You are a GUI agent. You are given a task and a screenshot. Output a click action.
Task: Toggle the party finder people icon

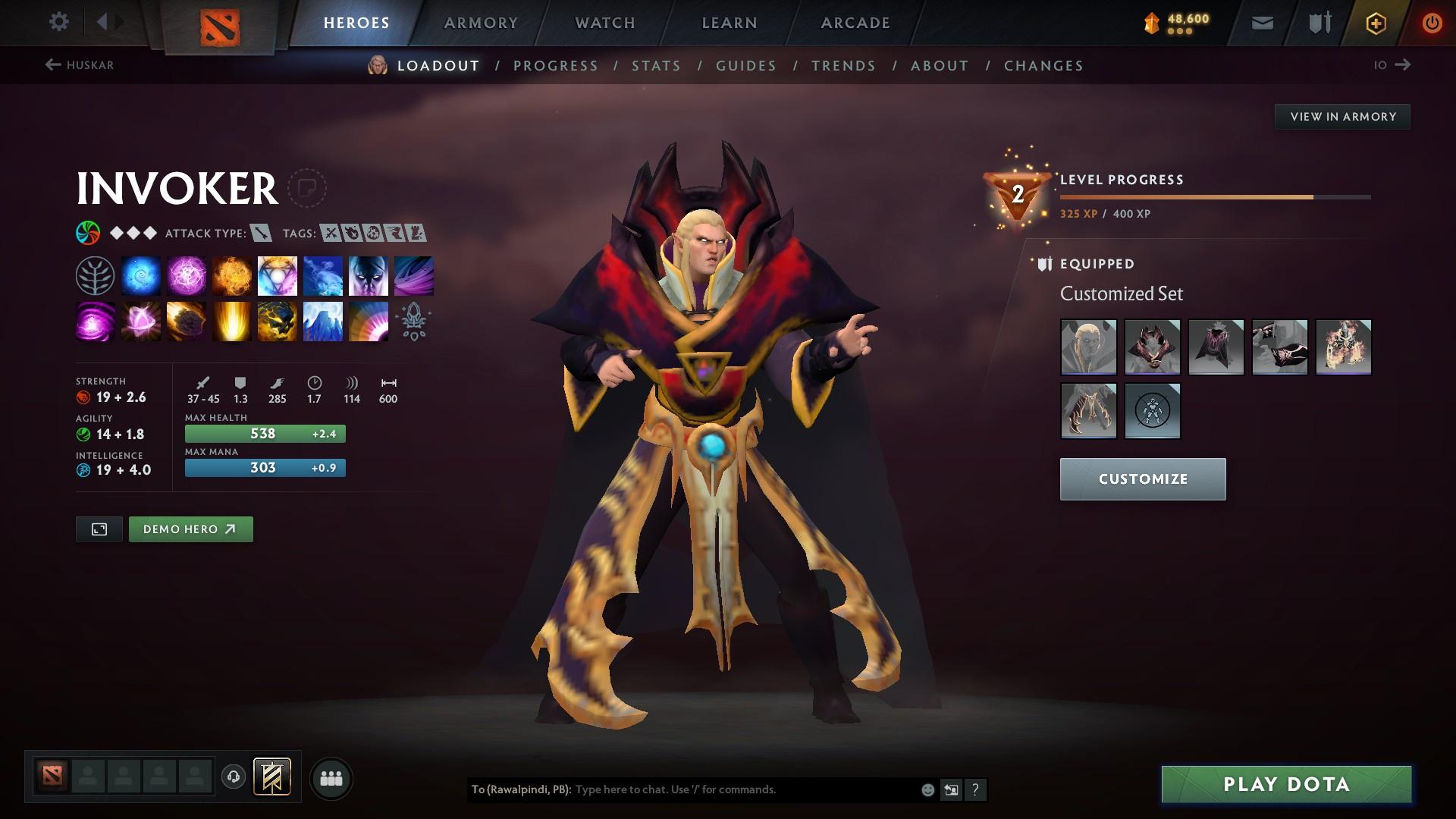pos(331,777)
